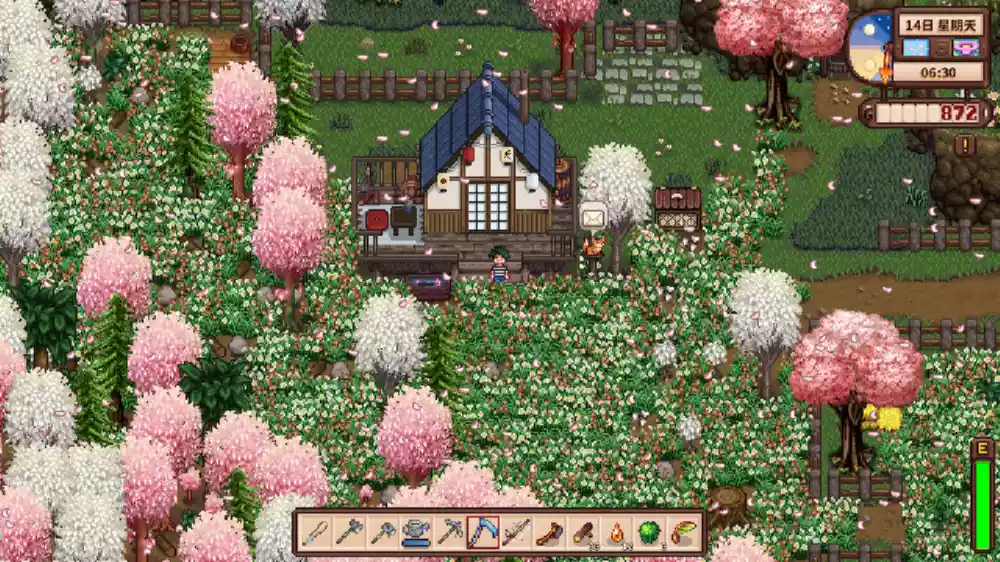Equip the pickaxe from the toolbar
This screenshot has height=562, width=1000.
click(x=450, y=532)
